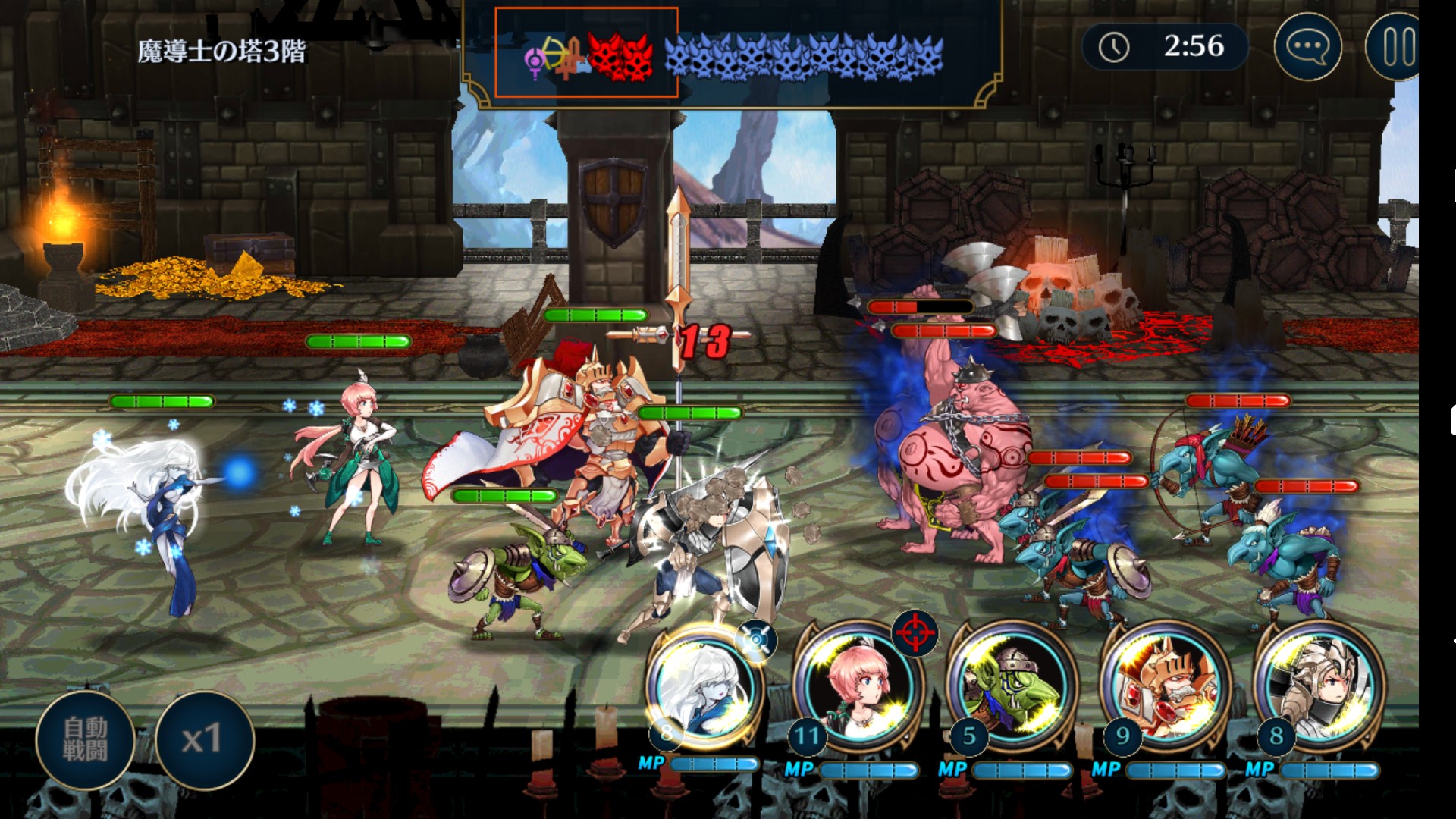Open the chat bubble button
1456x819 pixels.
[1307, 47]
